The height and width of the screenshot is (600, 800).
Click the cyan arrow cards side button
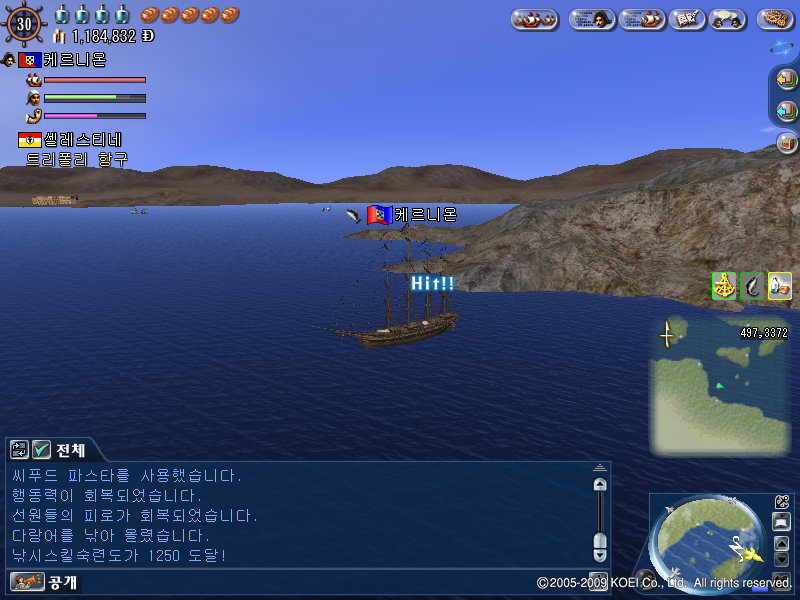pyautogui.click(x=786, y=111)
